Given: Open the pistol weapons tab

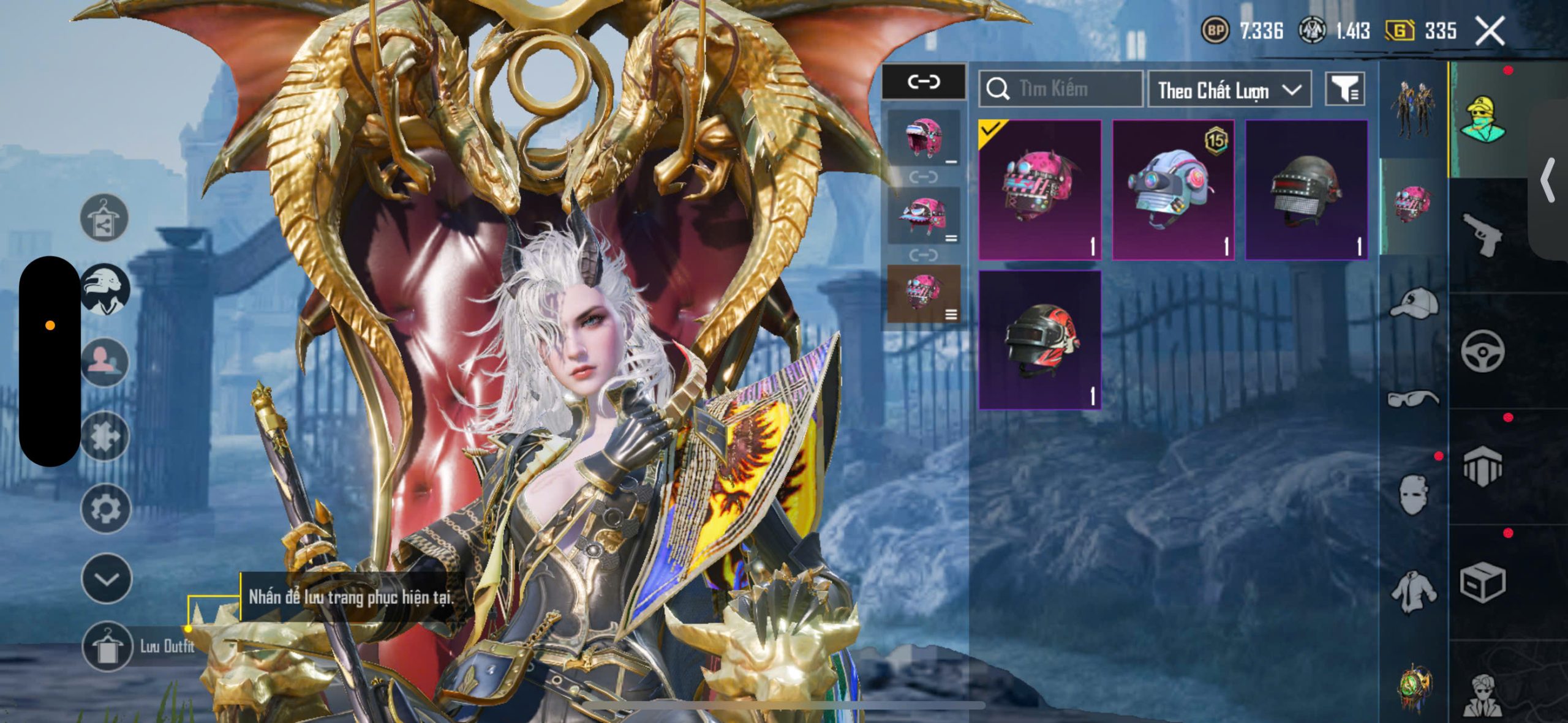Looking at the screenshot, I should (1482, 234).
